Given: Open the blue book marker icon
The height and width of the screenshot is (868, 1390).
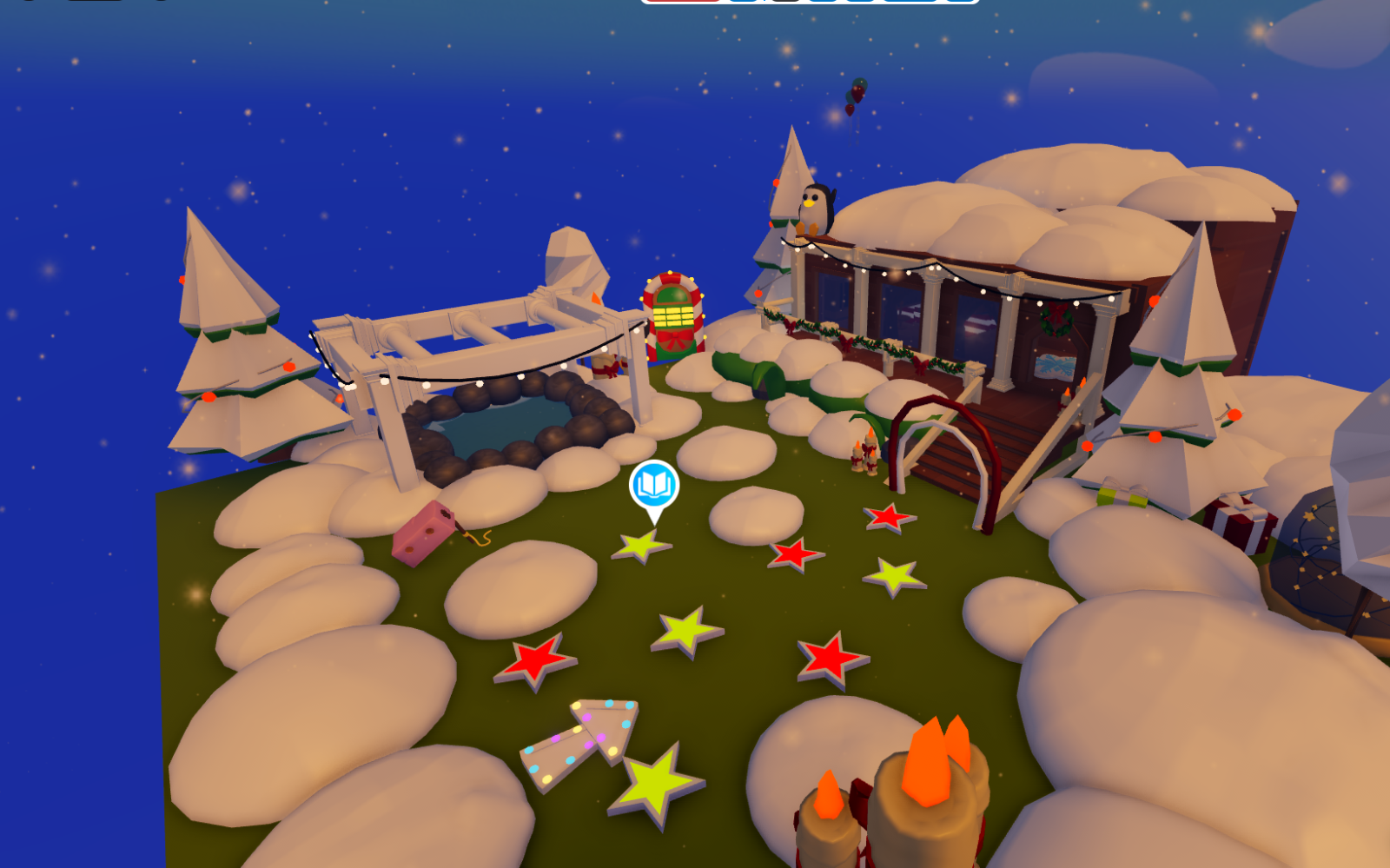Looking at the screenshot, I should click(653, 486).
